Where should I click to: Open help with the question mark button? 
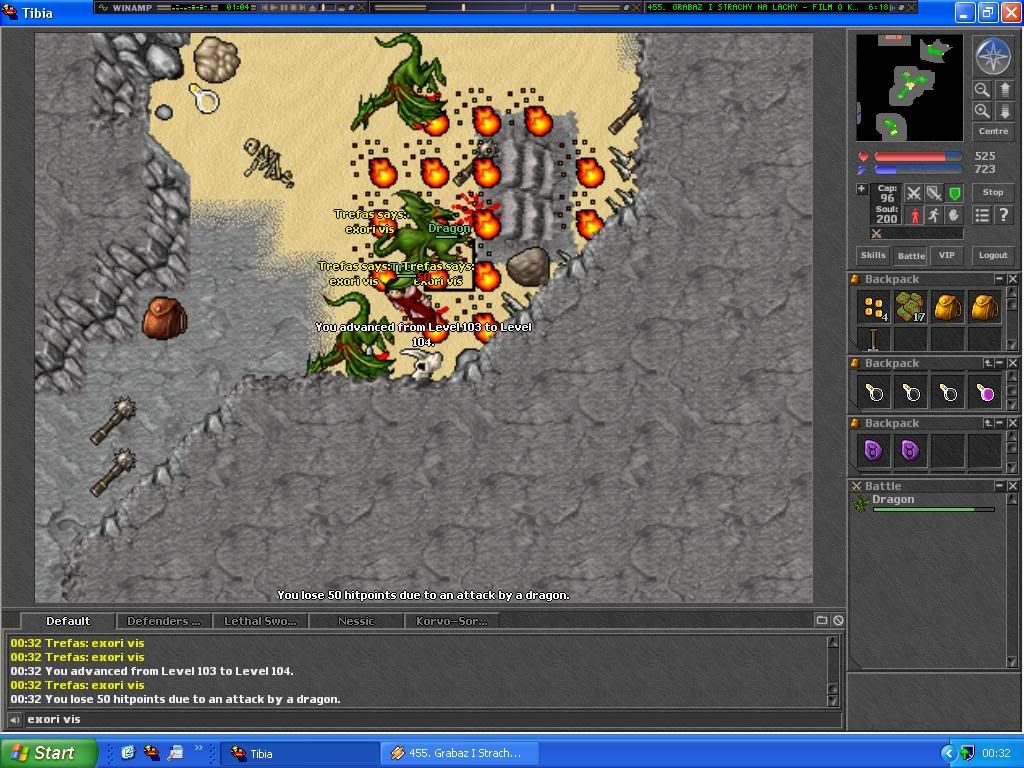point(1003,215)
